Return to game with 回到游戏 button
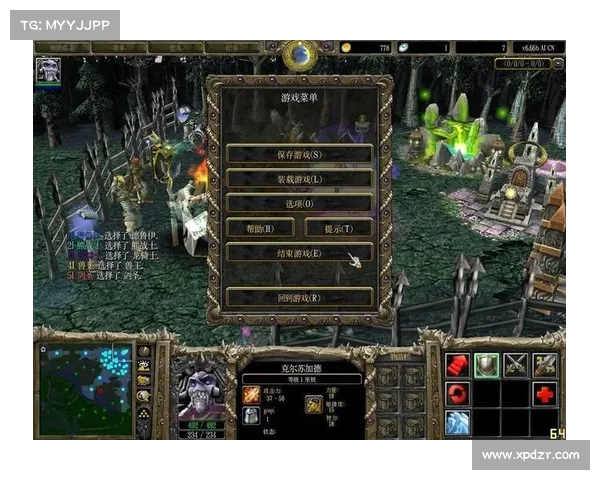This screenshot has width=600, height=480. click(299, 297)
